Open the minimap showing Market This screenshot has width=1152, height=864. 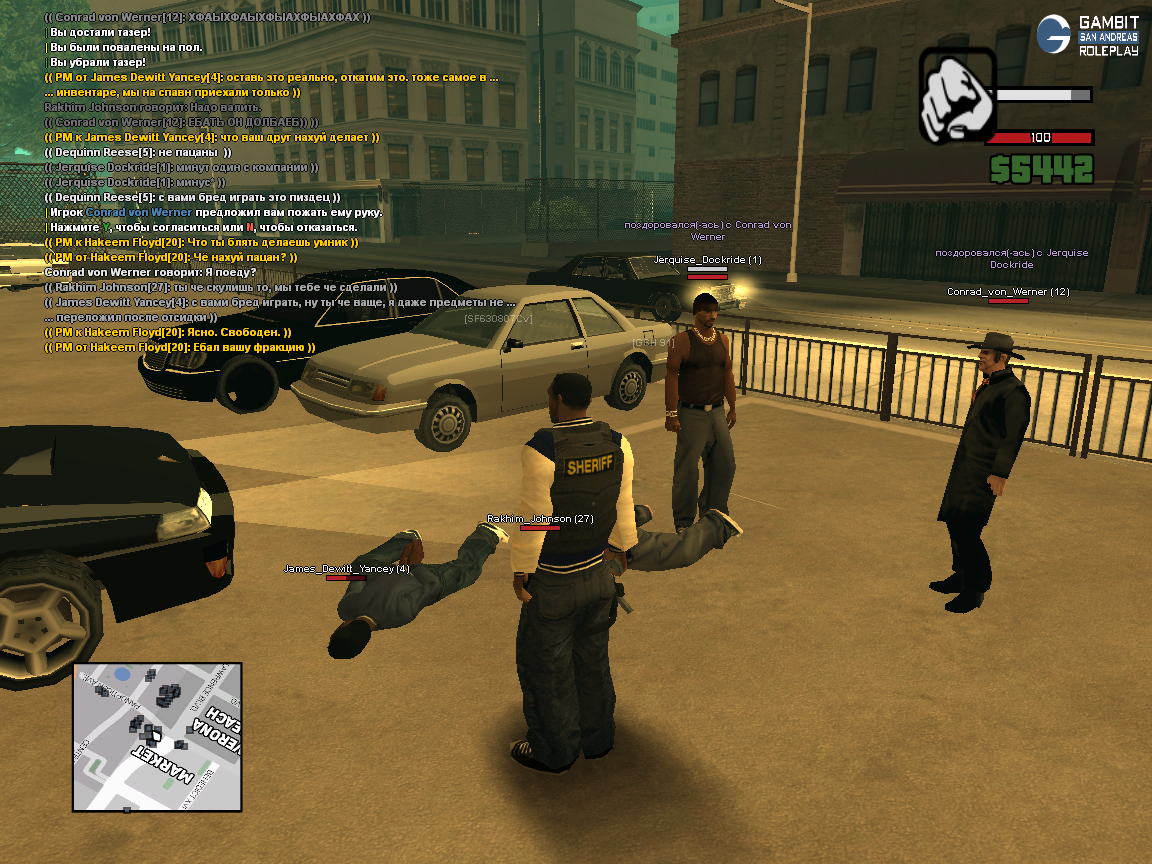click(157, 736)
